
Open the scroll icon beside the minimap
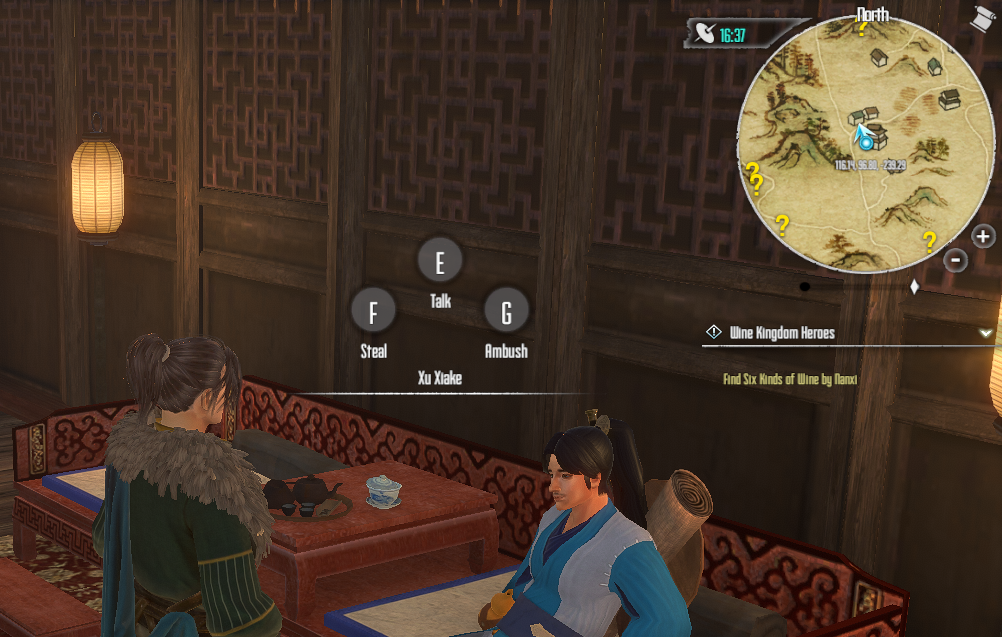[982, 17]
